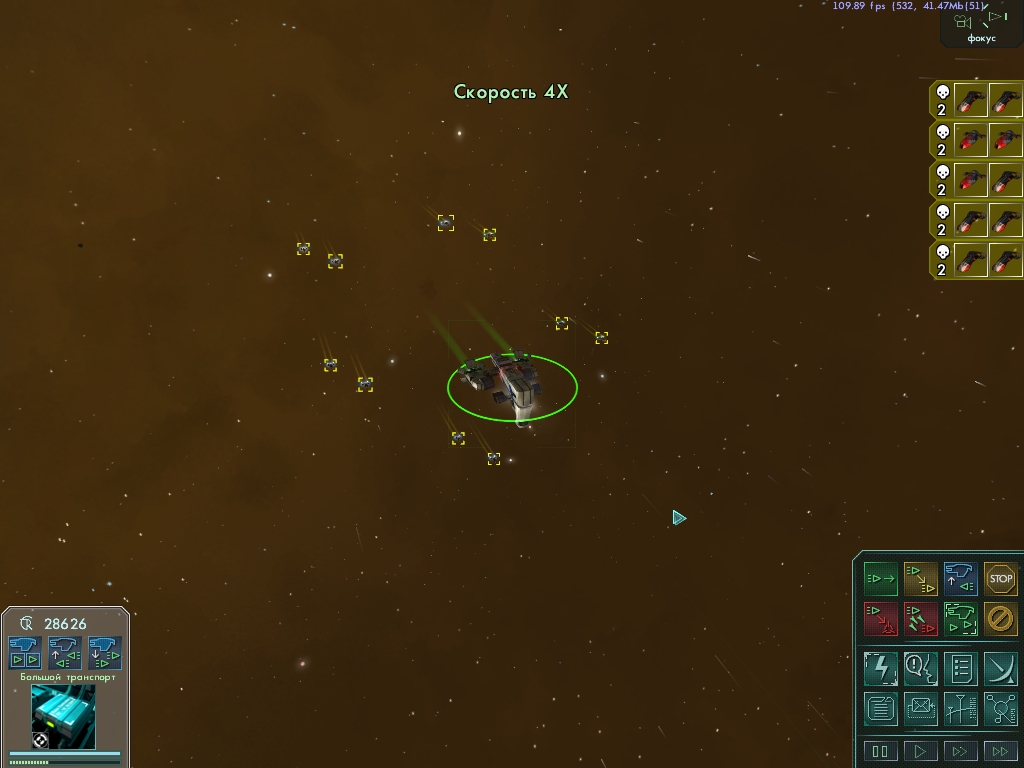The image size is (1024, 768).
Task: Pause the game
Action: pos(880,751)
